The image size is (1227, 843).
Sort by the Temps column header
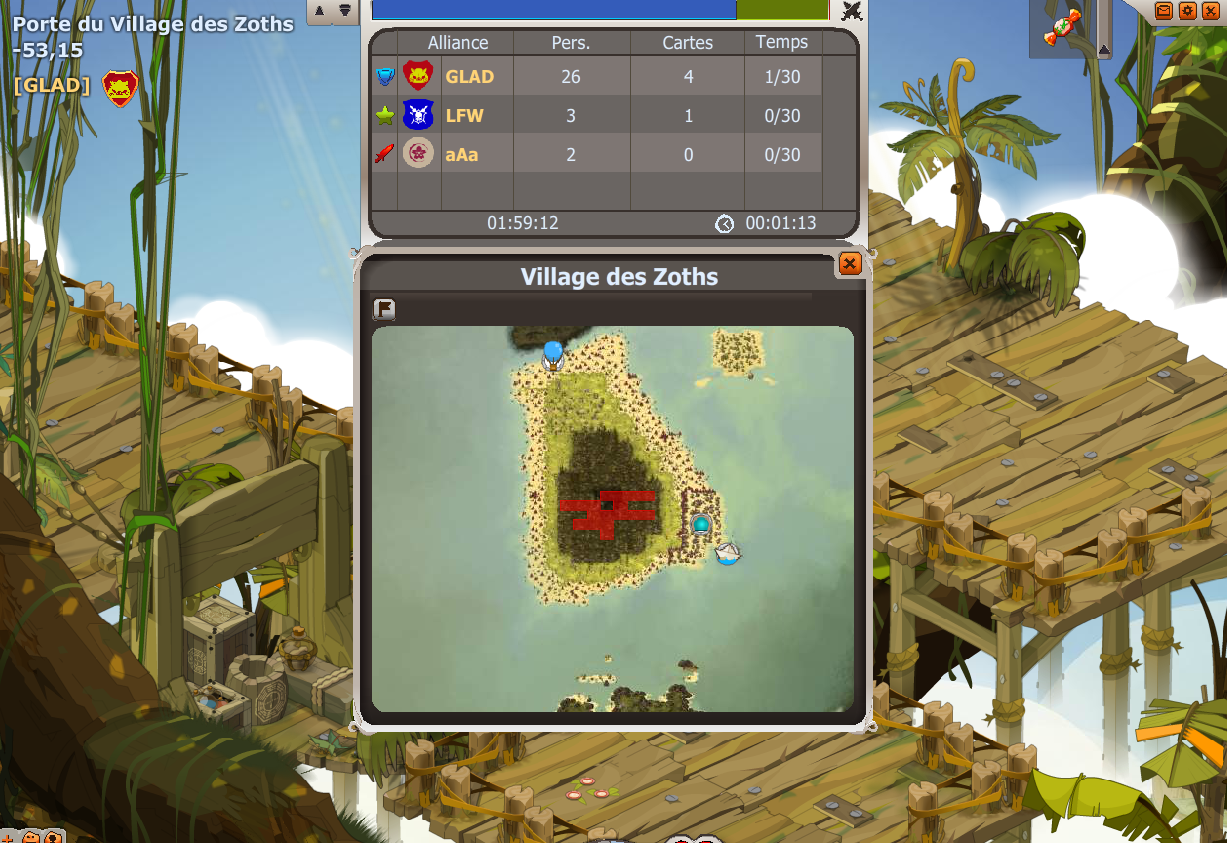782,43
